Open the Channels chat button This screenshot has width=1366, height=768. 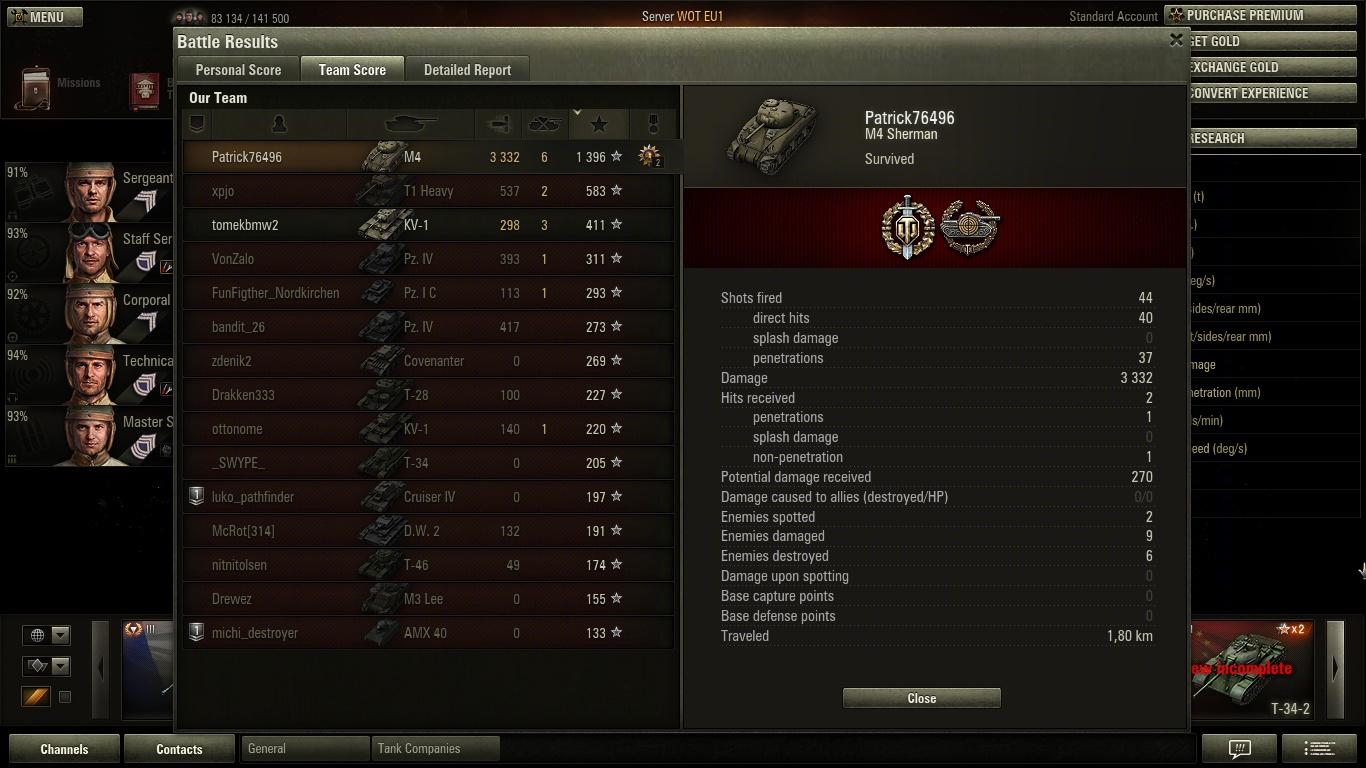(64, 749)
